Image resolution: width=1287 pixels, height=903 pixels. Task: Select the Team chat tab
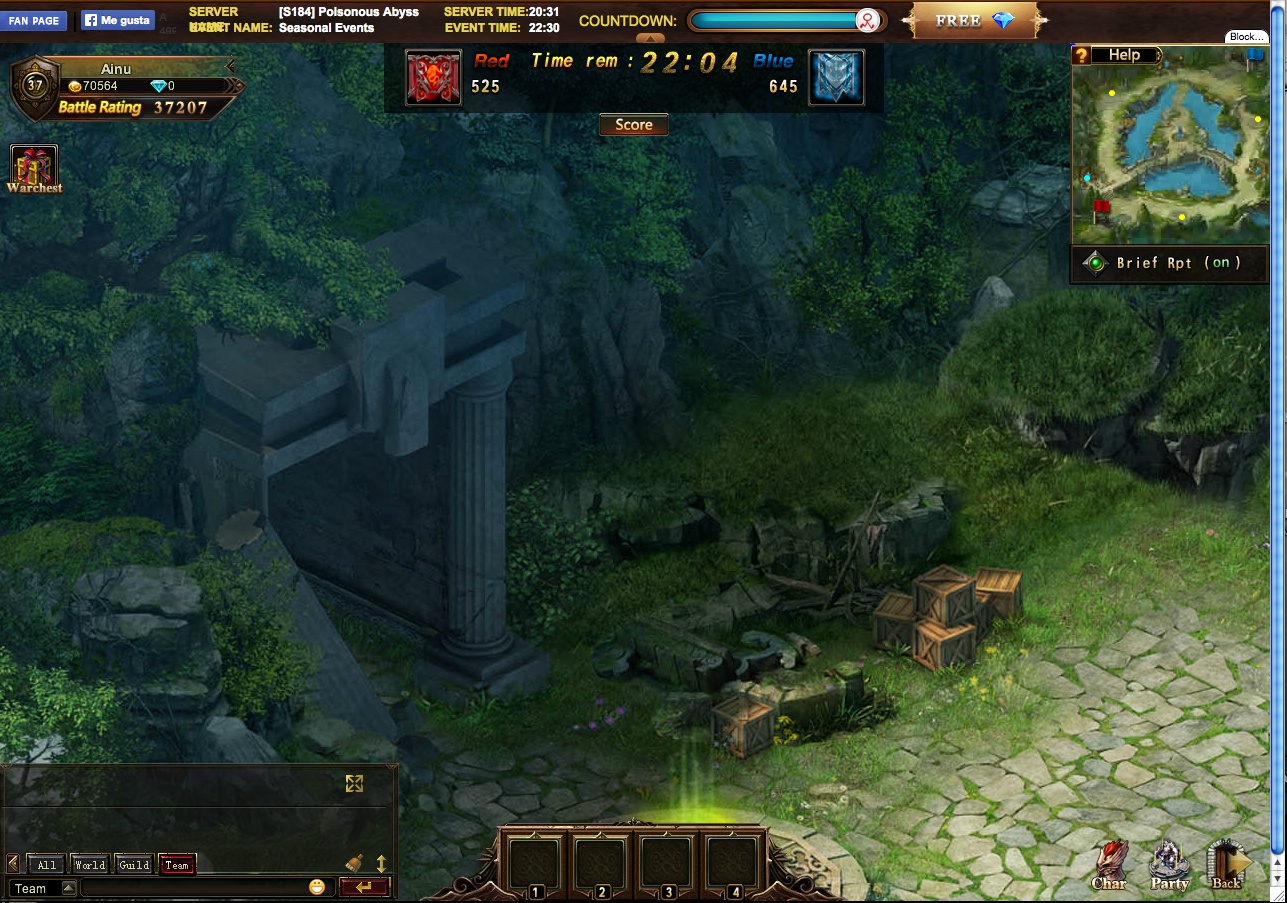click(177, 865)
